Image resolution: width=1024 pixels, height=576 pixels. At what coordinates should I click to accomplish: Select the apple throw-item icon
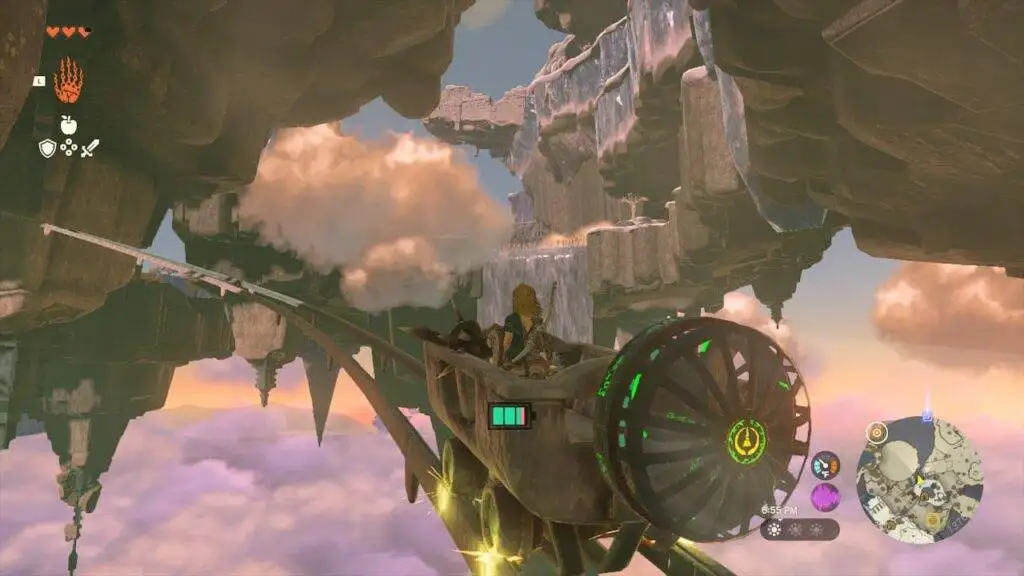(x=68, y=125)
